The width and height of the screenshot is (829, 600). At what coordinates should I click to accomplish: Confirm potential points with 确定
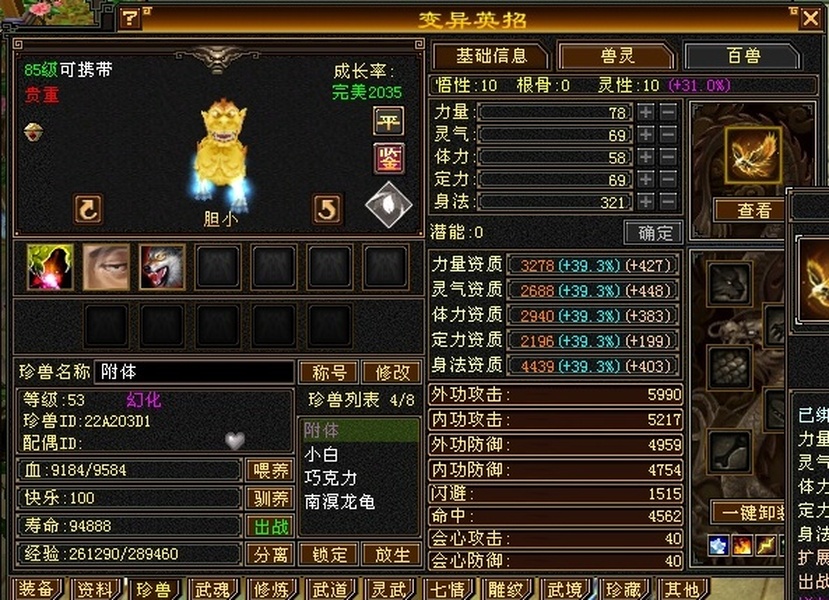(x=654, y=233)
